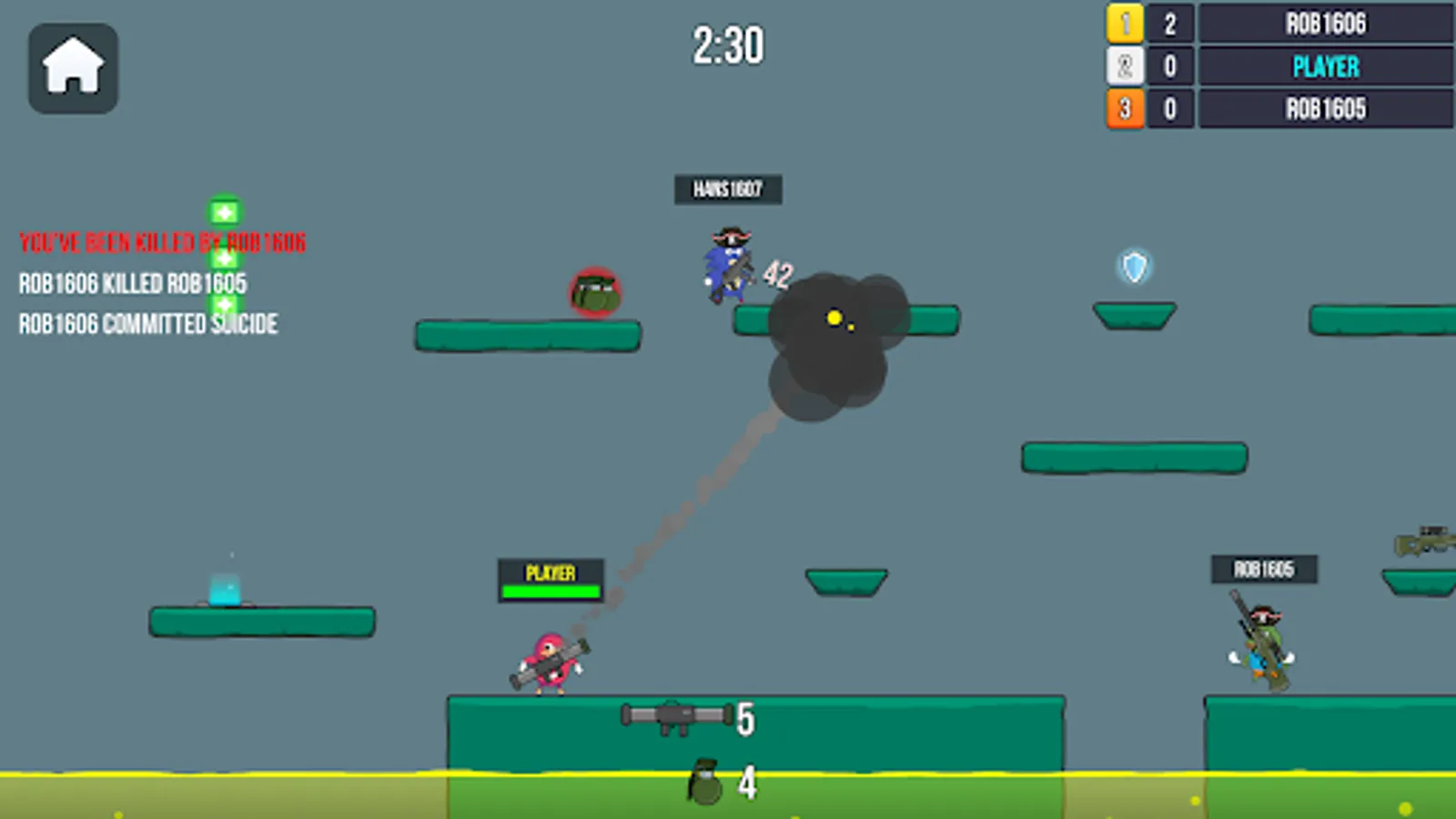Click the home icon to exit match

[72, 68]
